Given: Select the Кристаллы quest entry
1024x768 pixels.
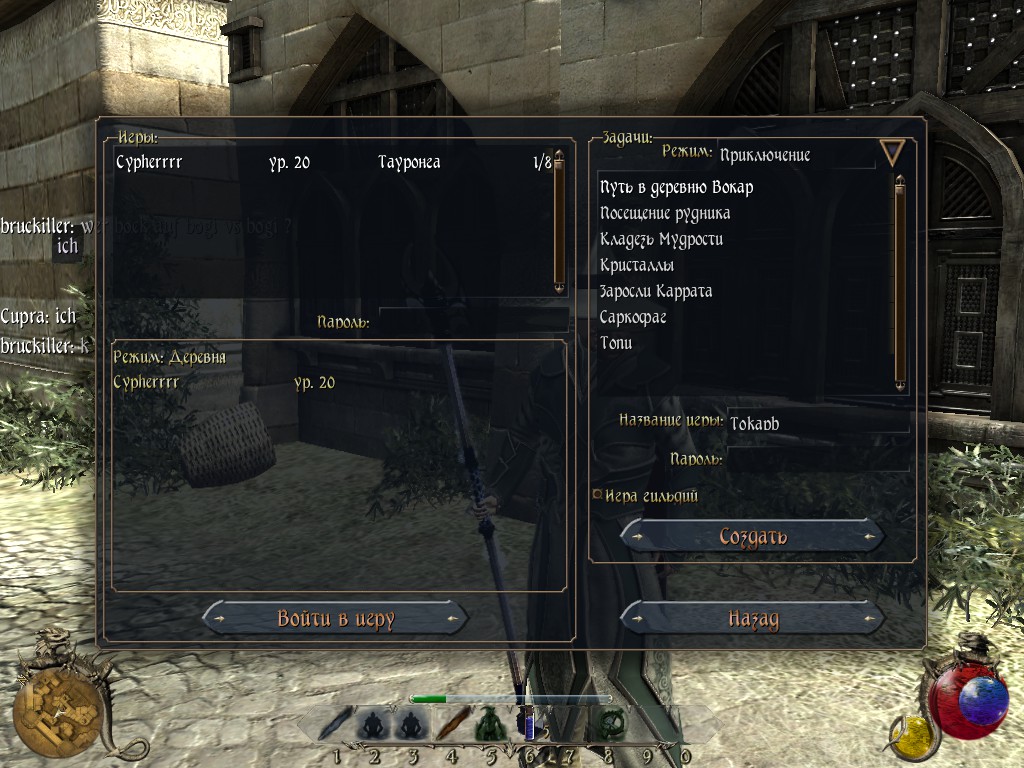Looking at the screenshot, I should 637,265.
